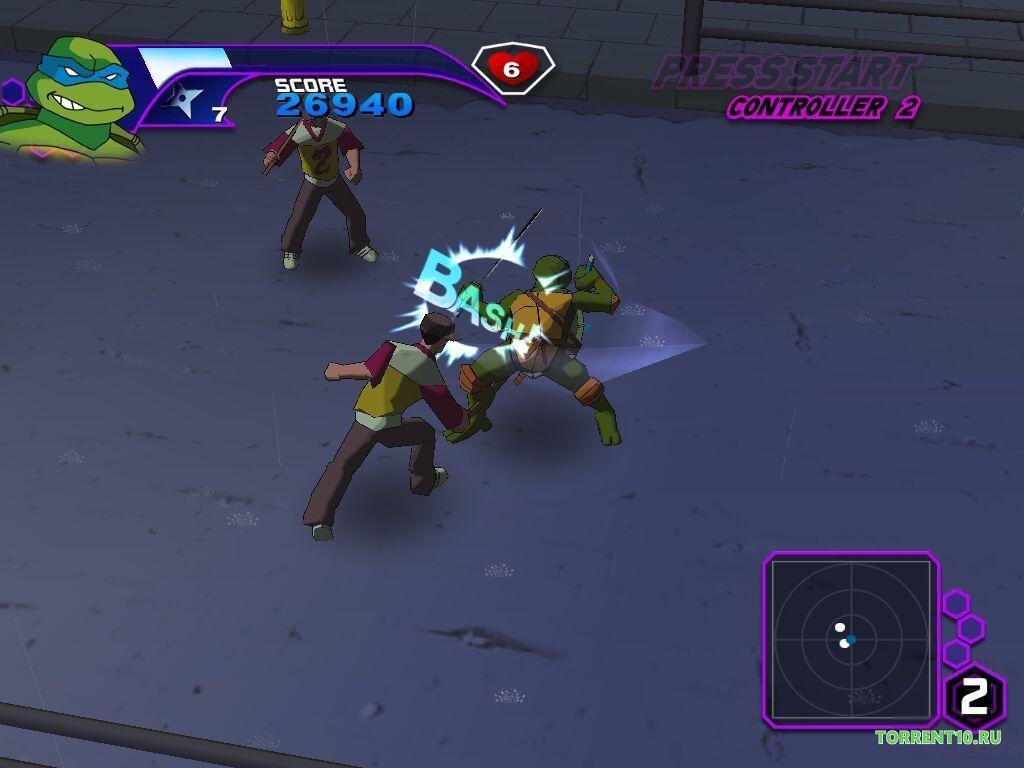1024x768 pixels.
Task: Open the circular radar minimap
Action: click(x=851, y=639)
